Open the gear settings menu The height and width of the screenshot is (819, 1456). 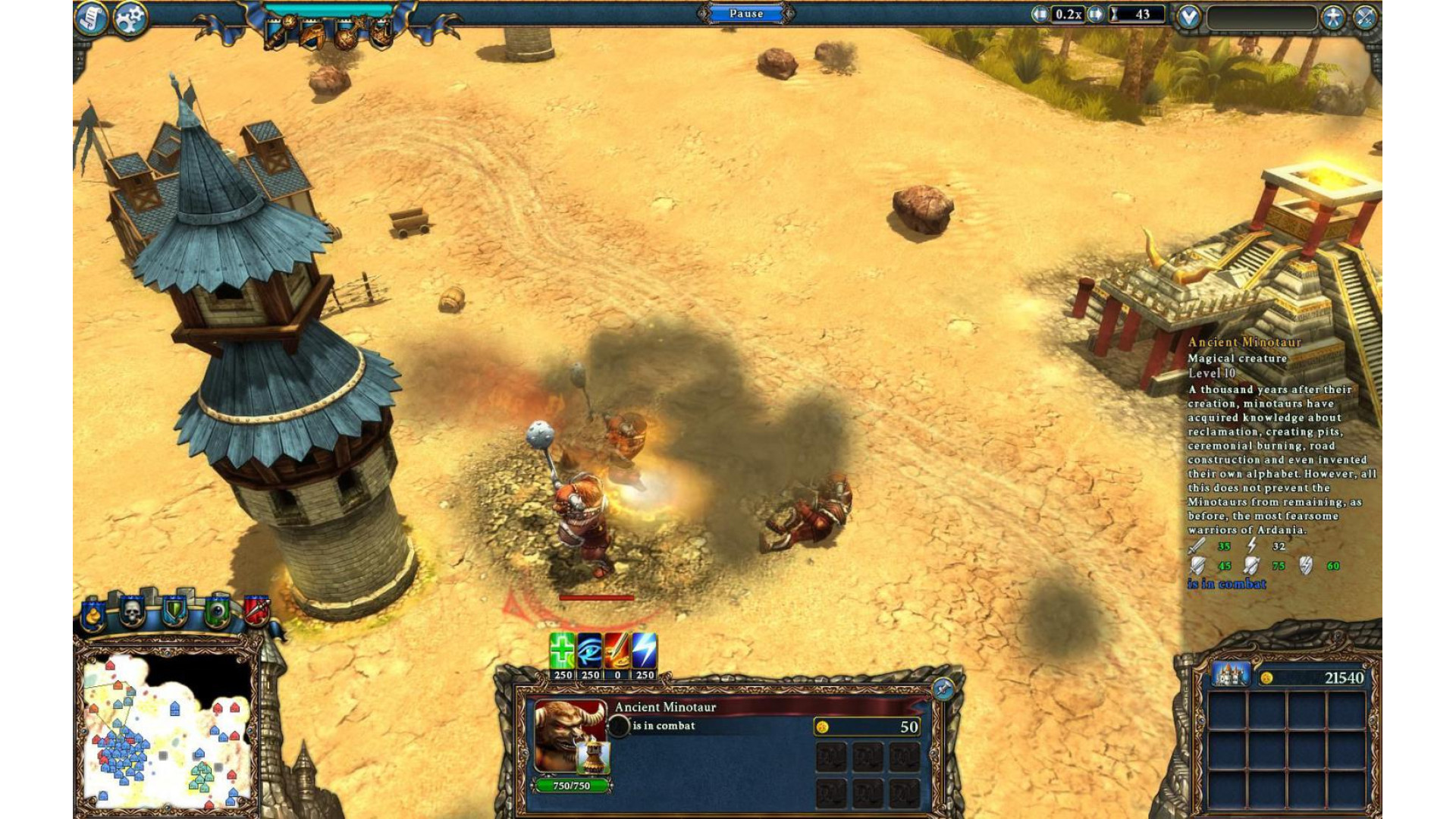click(130, 18)
